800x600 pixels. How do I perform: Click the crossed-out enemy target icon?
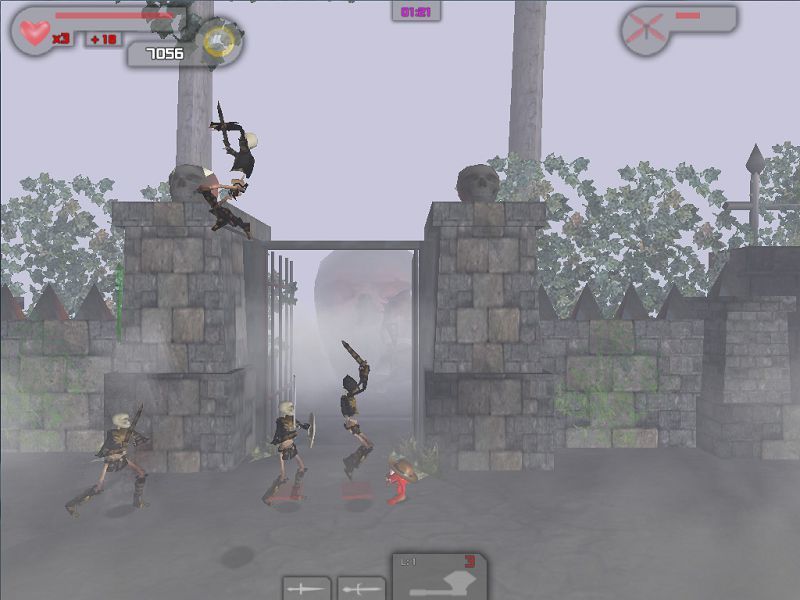click(x=645, y=30)
